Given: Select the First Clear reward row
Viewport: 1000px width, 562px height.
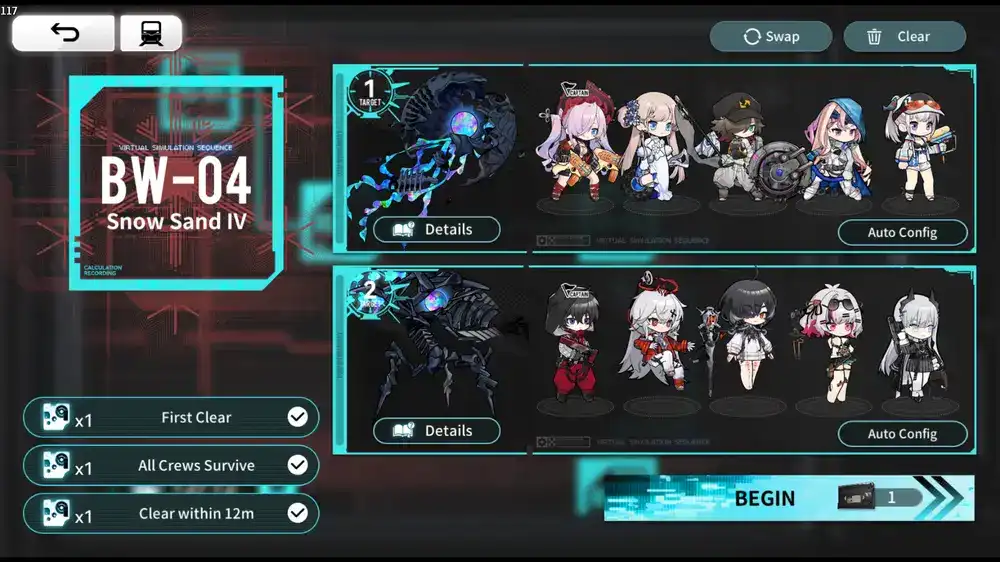Looking at the screenshot, I should pos(171,418).
